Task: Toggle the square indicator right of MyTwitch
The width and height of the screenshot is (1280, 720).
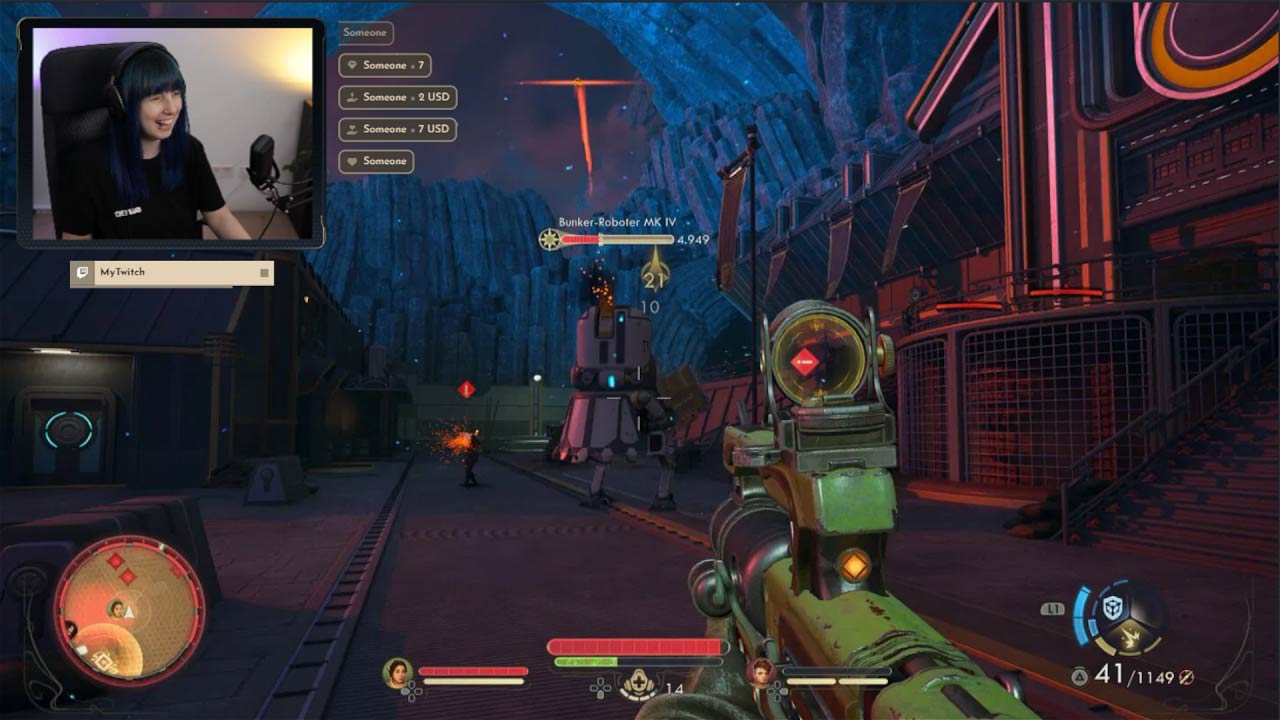Action: (x=262, y=273)
